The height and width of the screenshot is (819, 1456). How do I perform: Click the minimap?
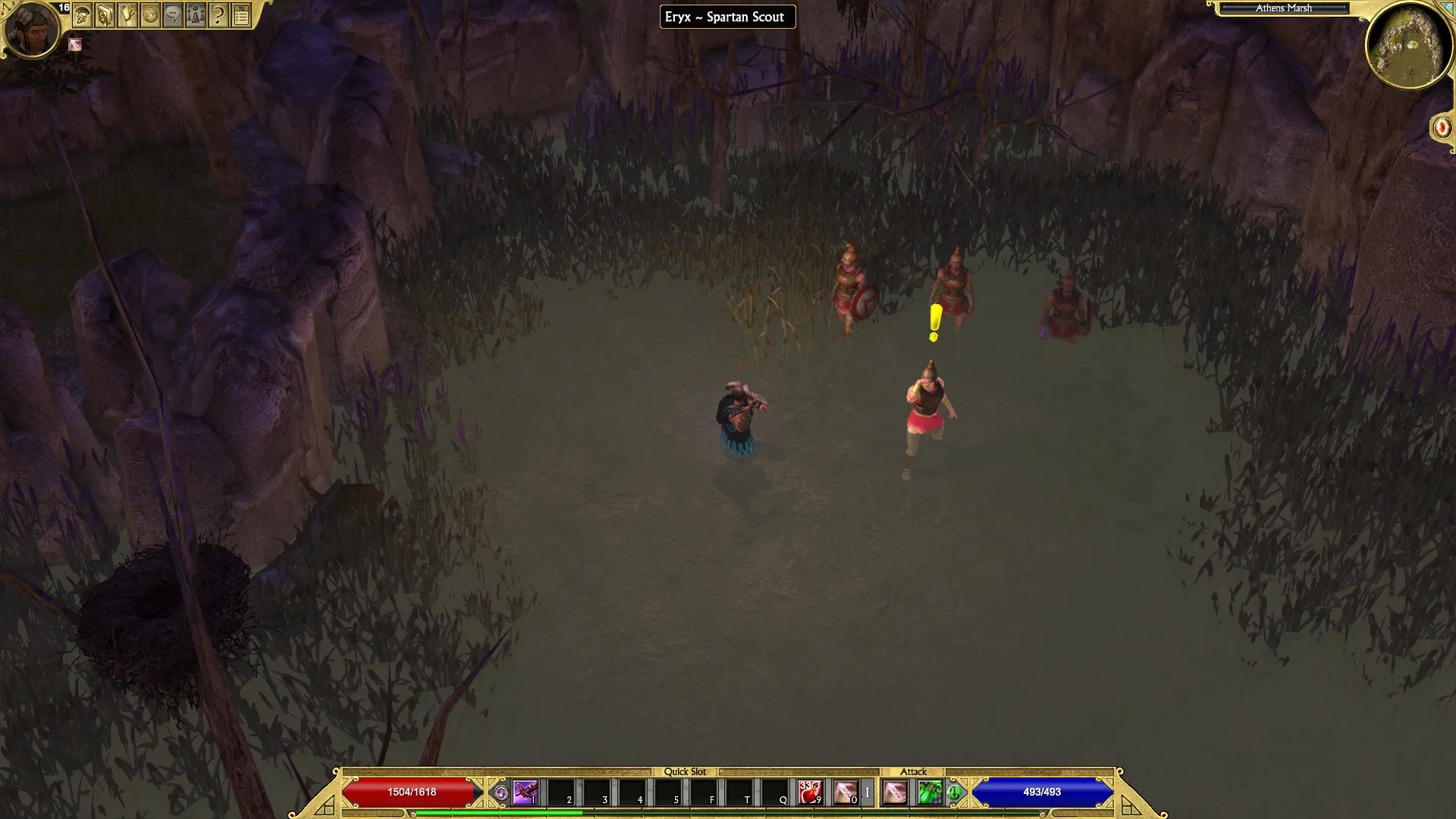(x=1409, y=44)
